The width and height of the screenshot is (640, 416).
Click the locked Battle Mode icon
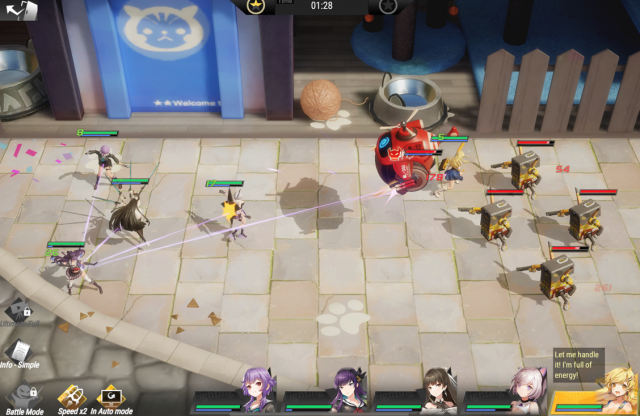pyautogui.click(x=20, y=396)
